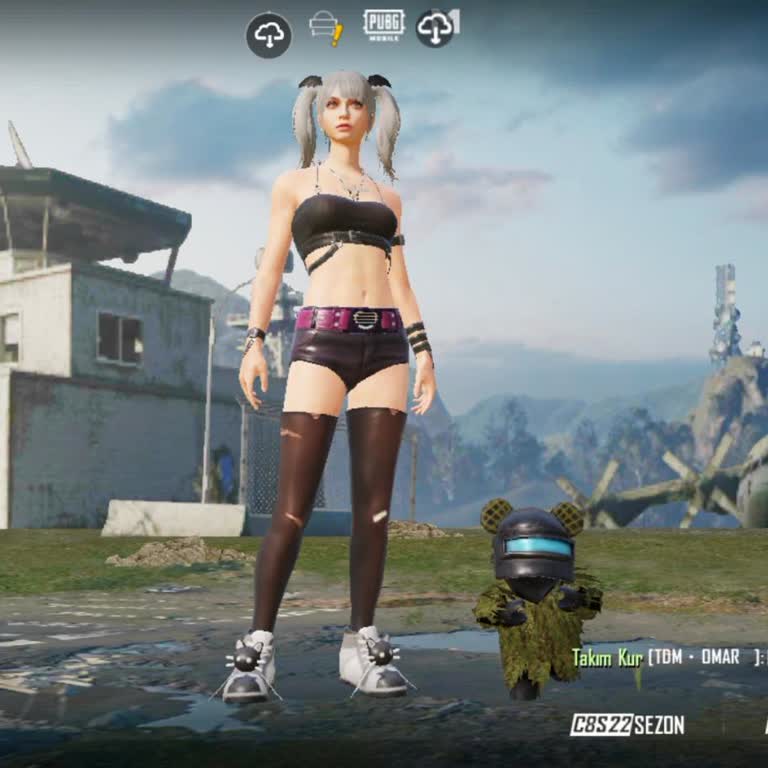768x768 pixels.
Task: Open the C8S22 Sezon button
Action: tap(627, 725)
